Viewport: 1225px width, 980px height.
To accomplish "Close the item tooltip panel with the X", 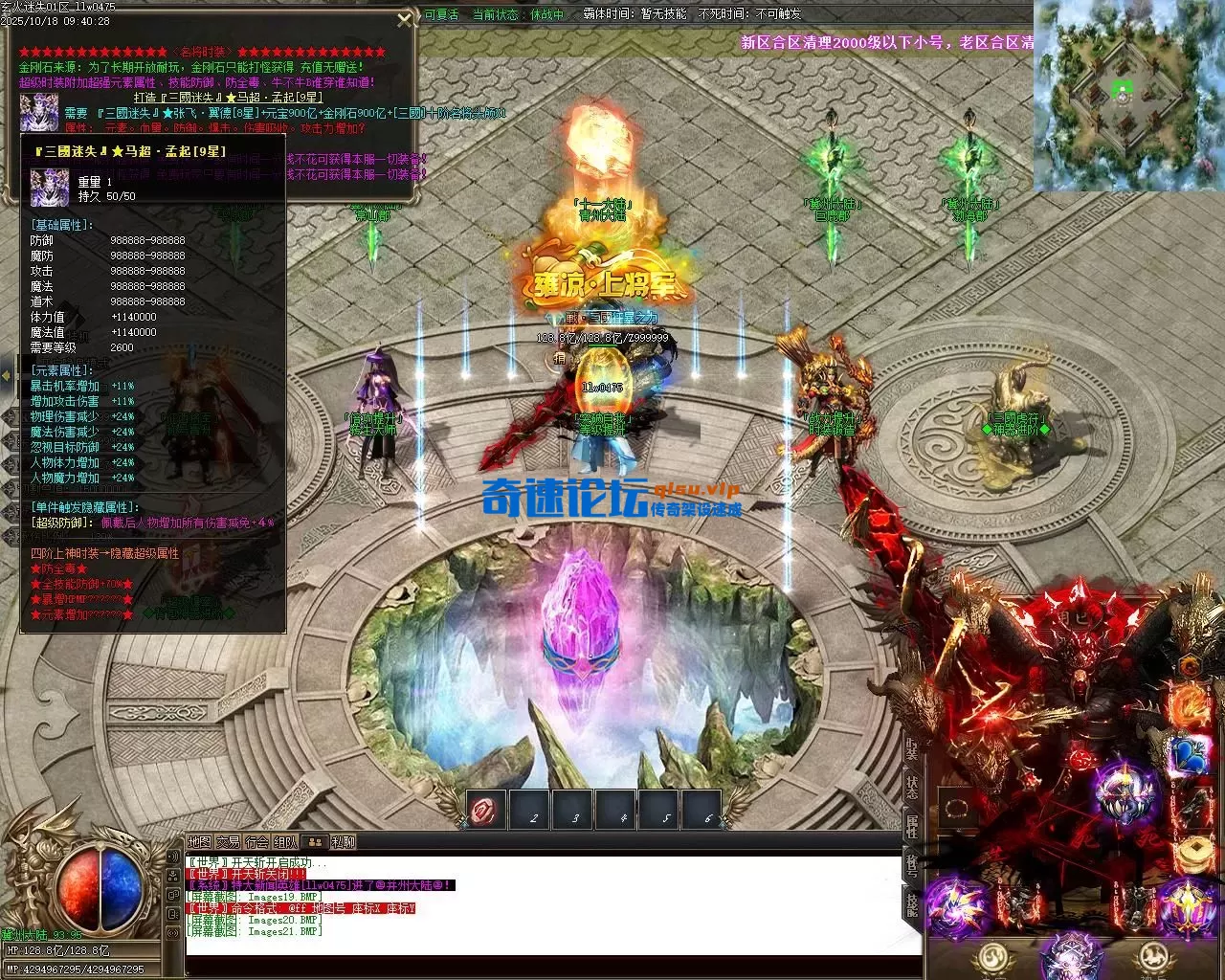I will point(405,19).
